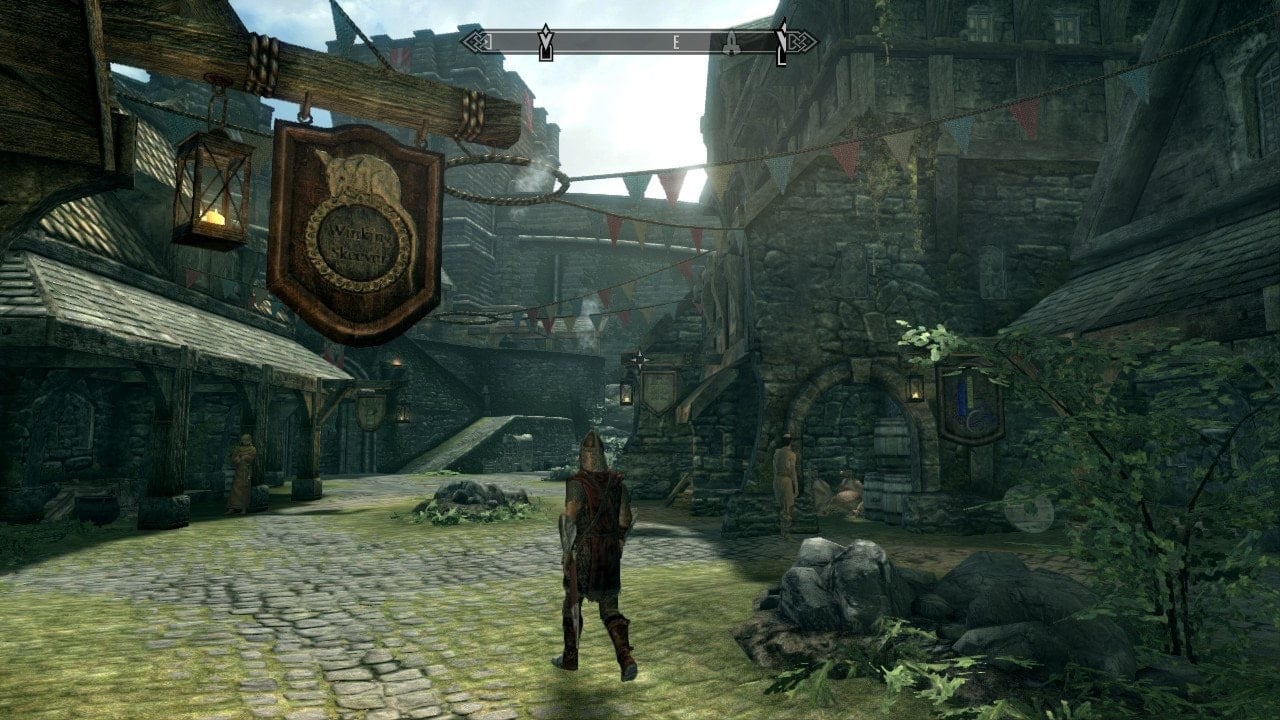Select the tower location marker on the compass
The image size is (1280, 720).
733,42
